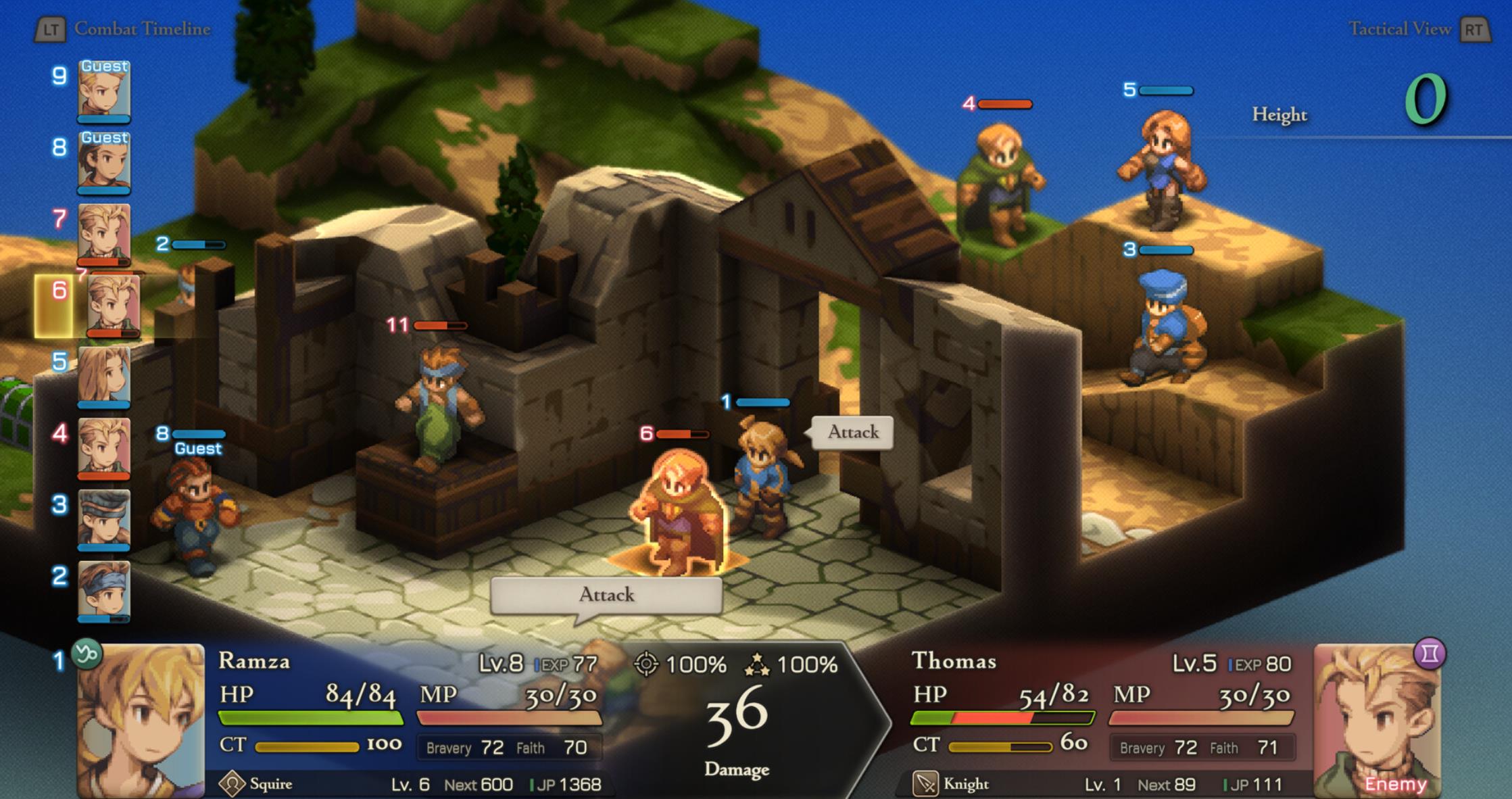Click the Knight job icon

[x=925, y=784]
